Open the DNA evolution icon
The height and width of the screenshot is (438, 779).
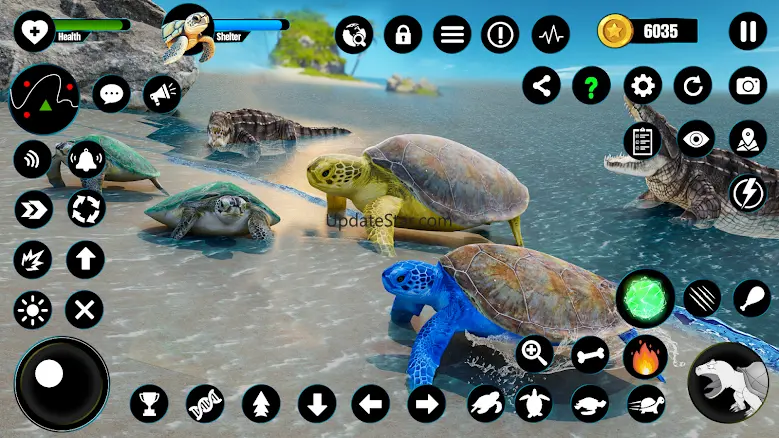point(204,404)
